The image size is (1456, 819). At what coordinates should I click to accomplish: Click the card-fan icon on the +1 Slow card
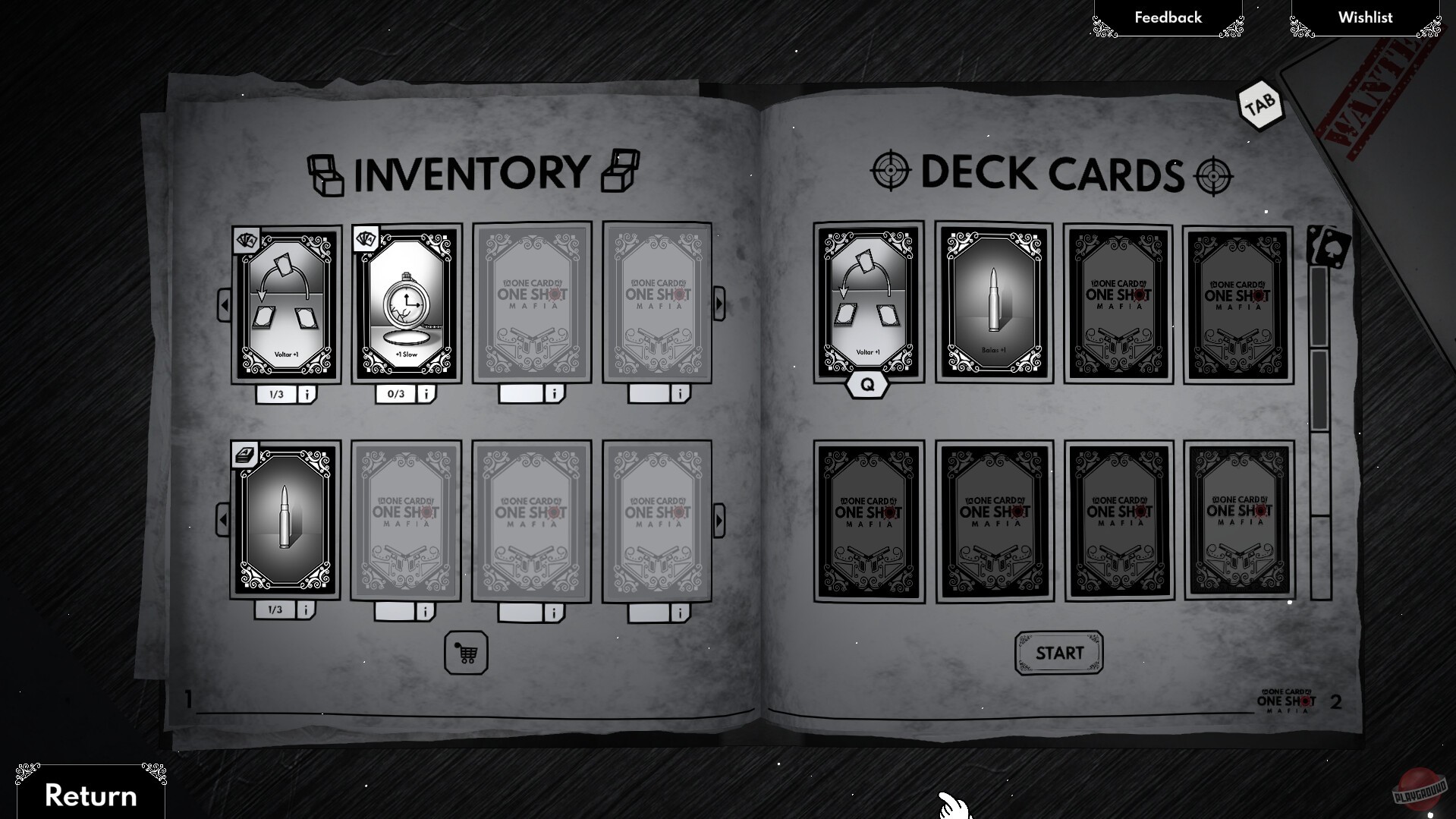click(366, 239)
